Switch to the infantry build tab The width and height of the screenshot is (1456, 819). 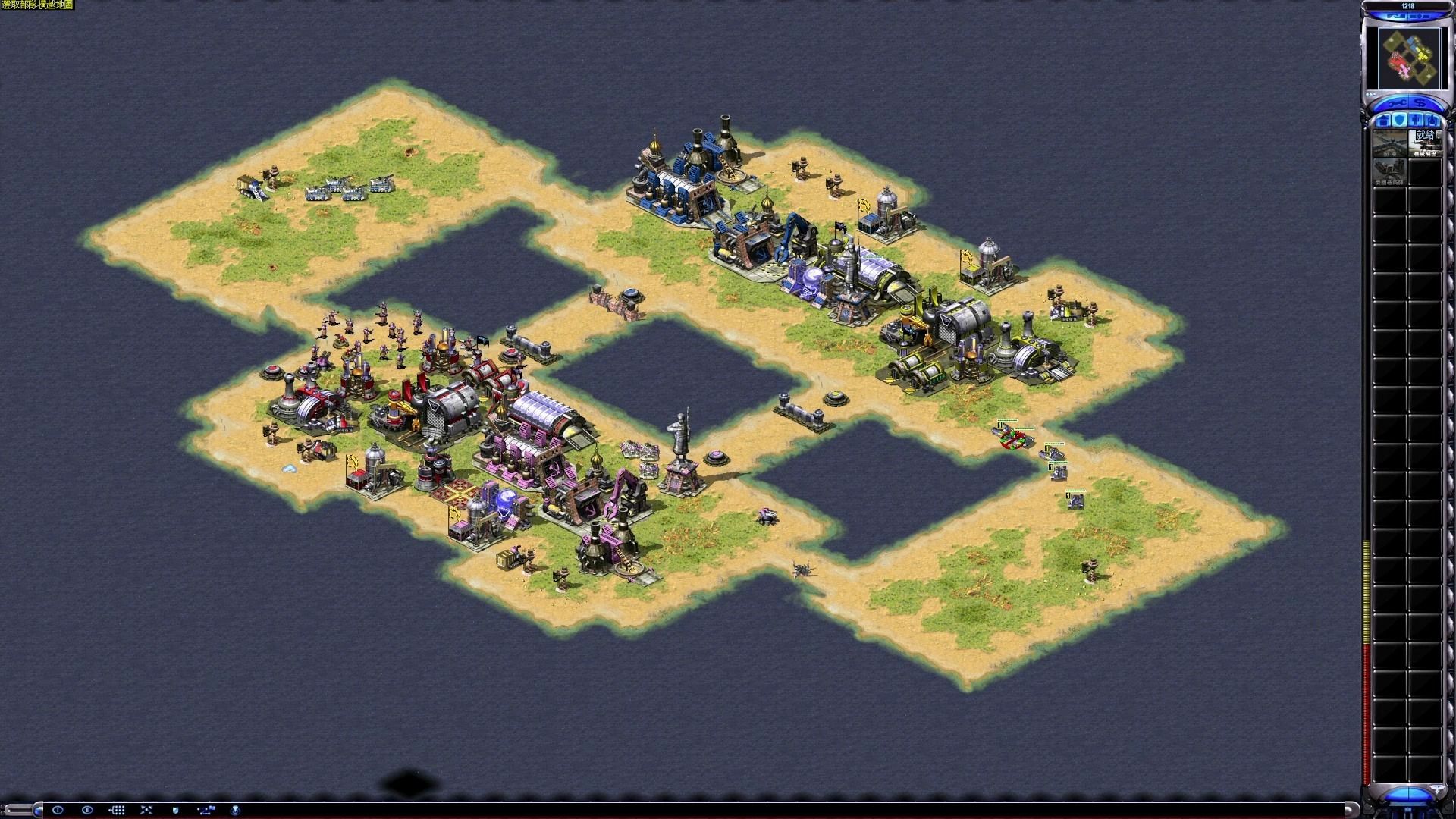[1417, 121]
